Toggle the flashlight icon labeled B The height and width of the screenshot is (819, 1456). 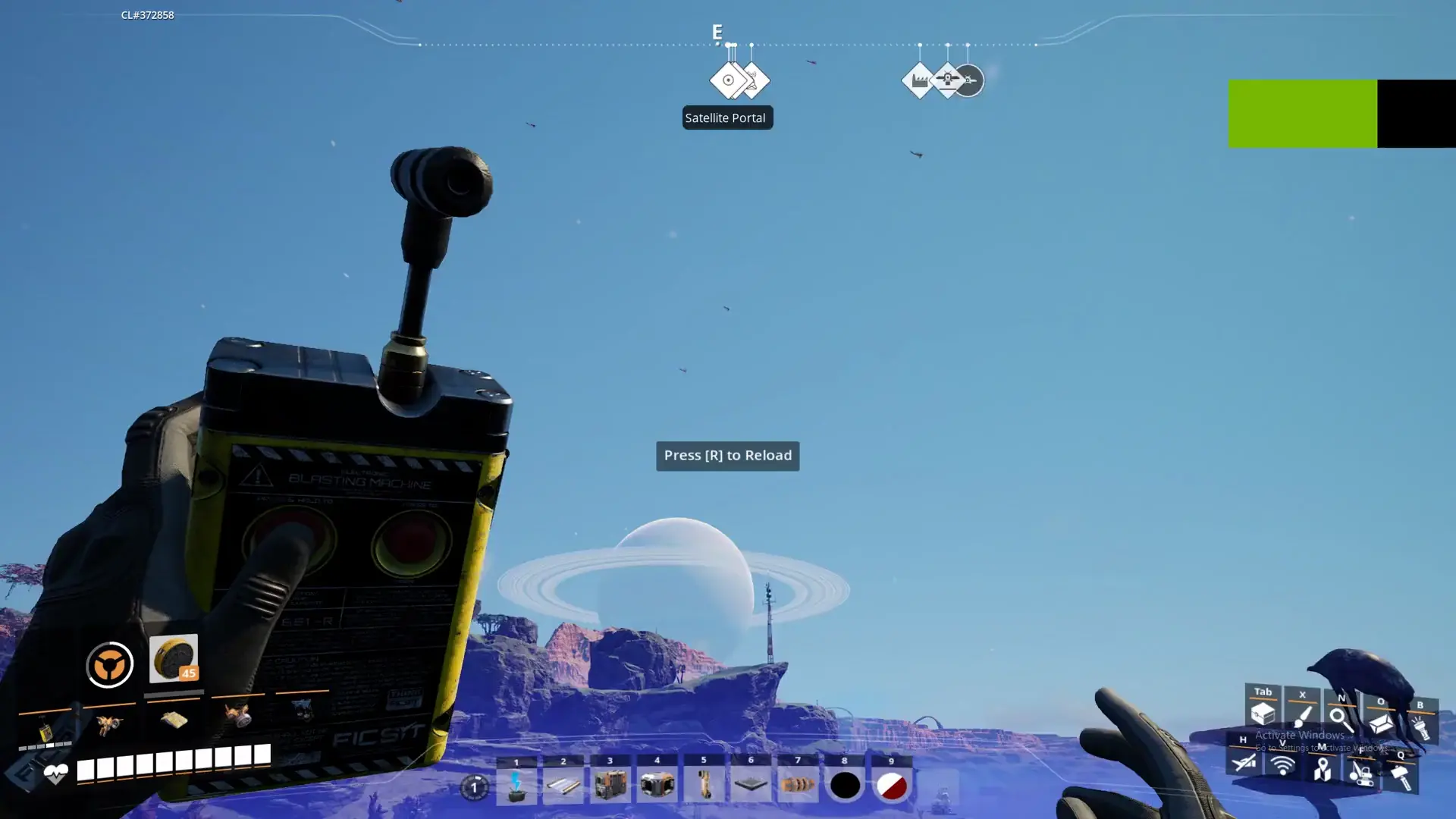point(1422,726)
